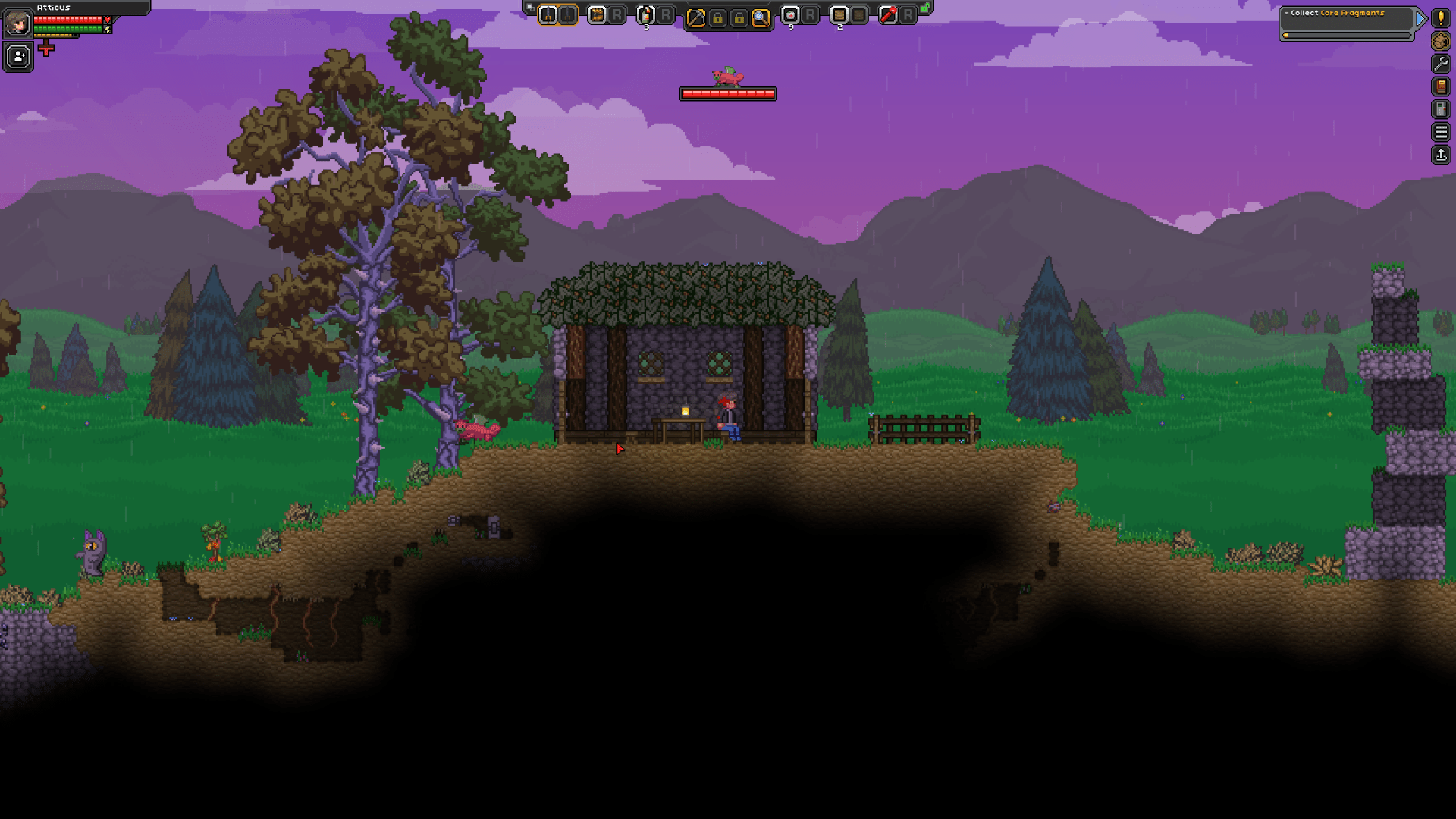Open the codex book
Viewport: 1456px width, 819px height.
[1441, 87]
